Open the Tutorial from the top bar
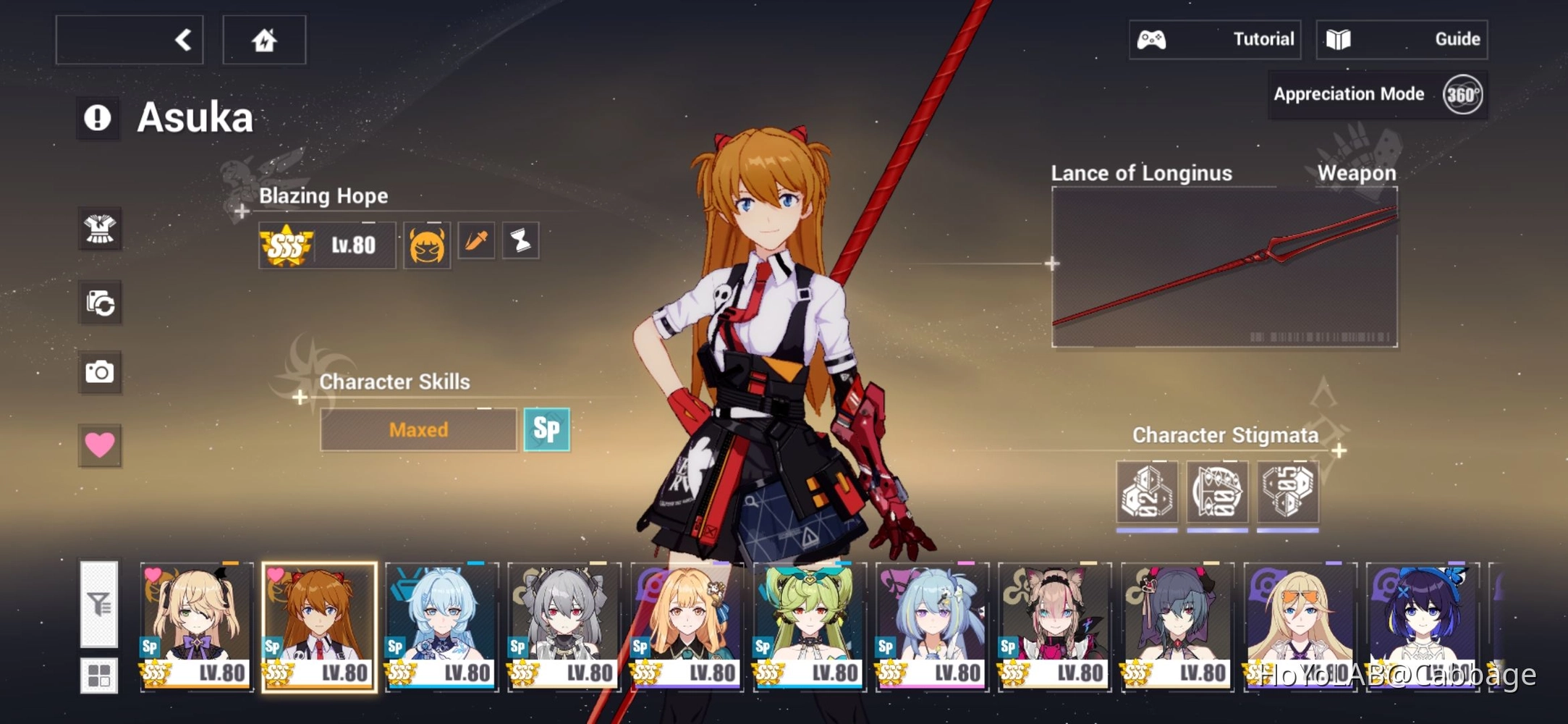 (x=1216, y=39)
